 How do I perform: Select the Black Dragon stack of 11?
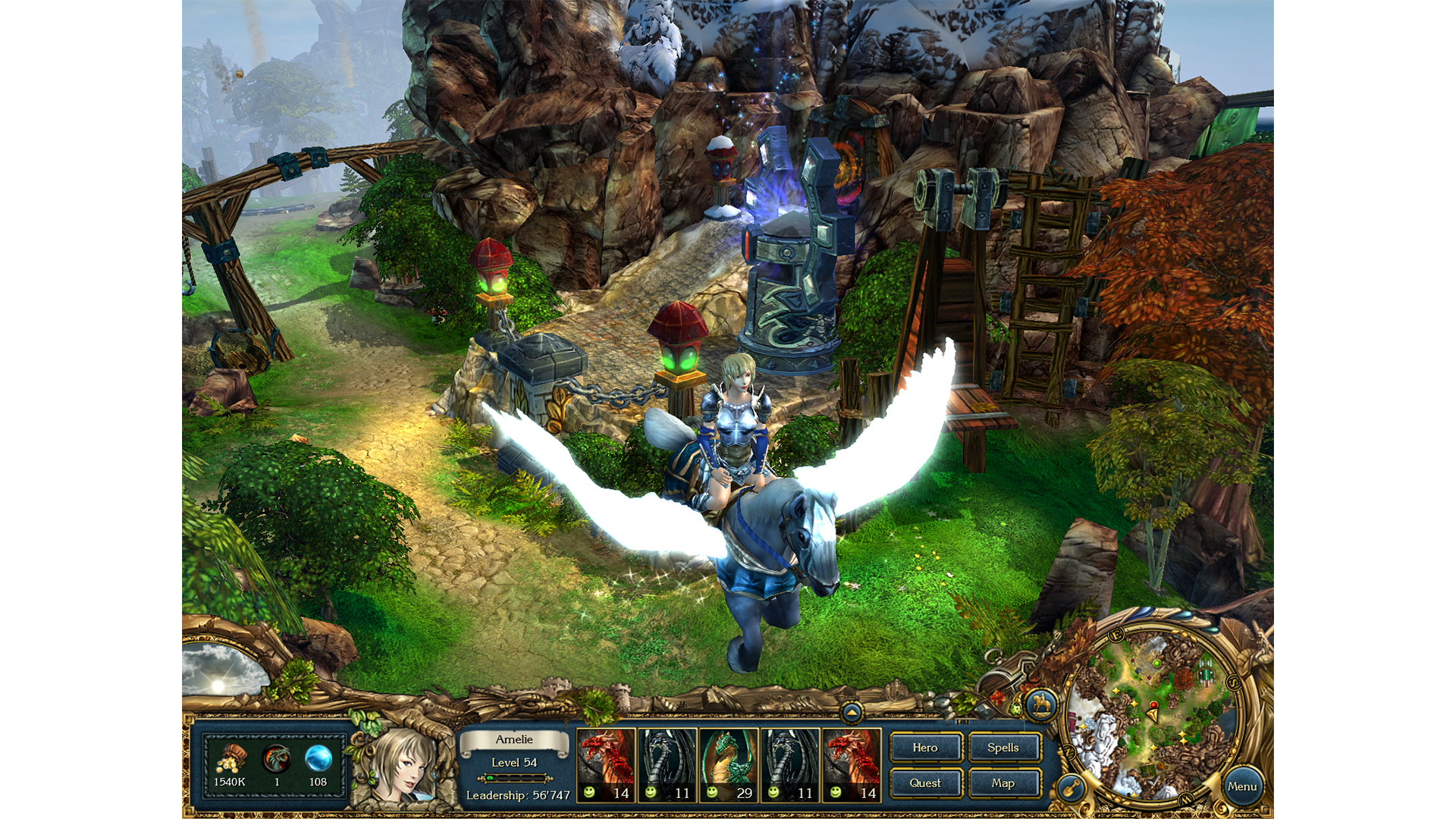pos(667,766)
